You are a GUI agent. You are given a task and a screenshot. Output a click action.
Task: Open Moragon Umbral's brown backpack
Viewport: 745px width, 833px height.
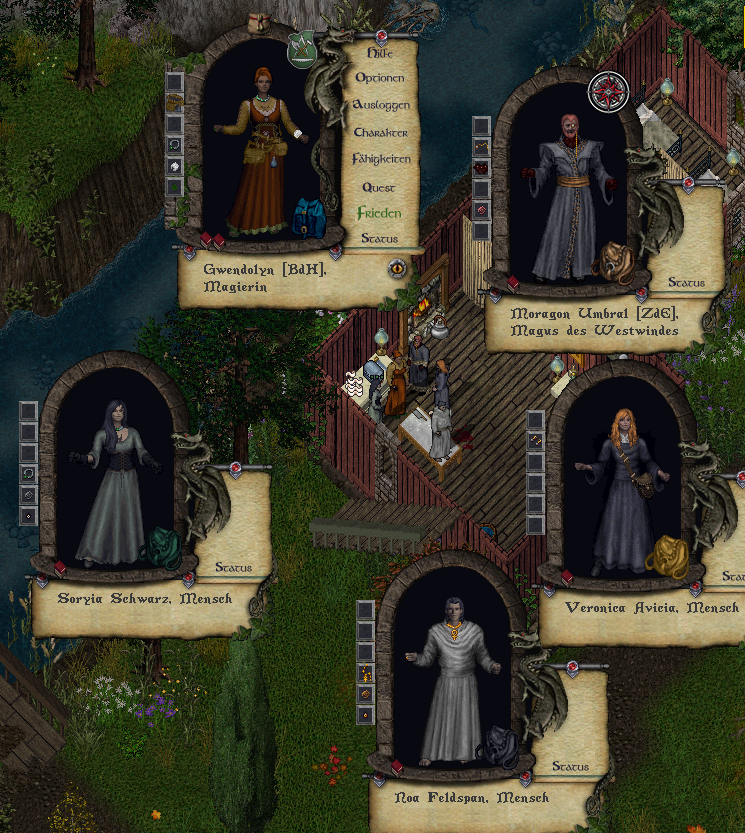(610, 260)
